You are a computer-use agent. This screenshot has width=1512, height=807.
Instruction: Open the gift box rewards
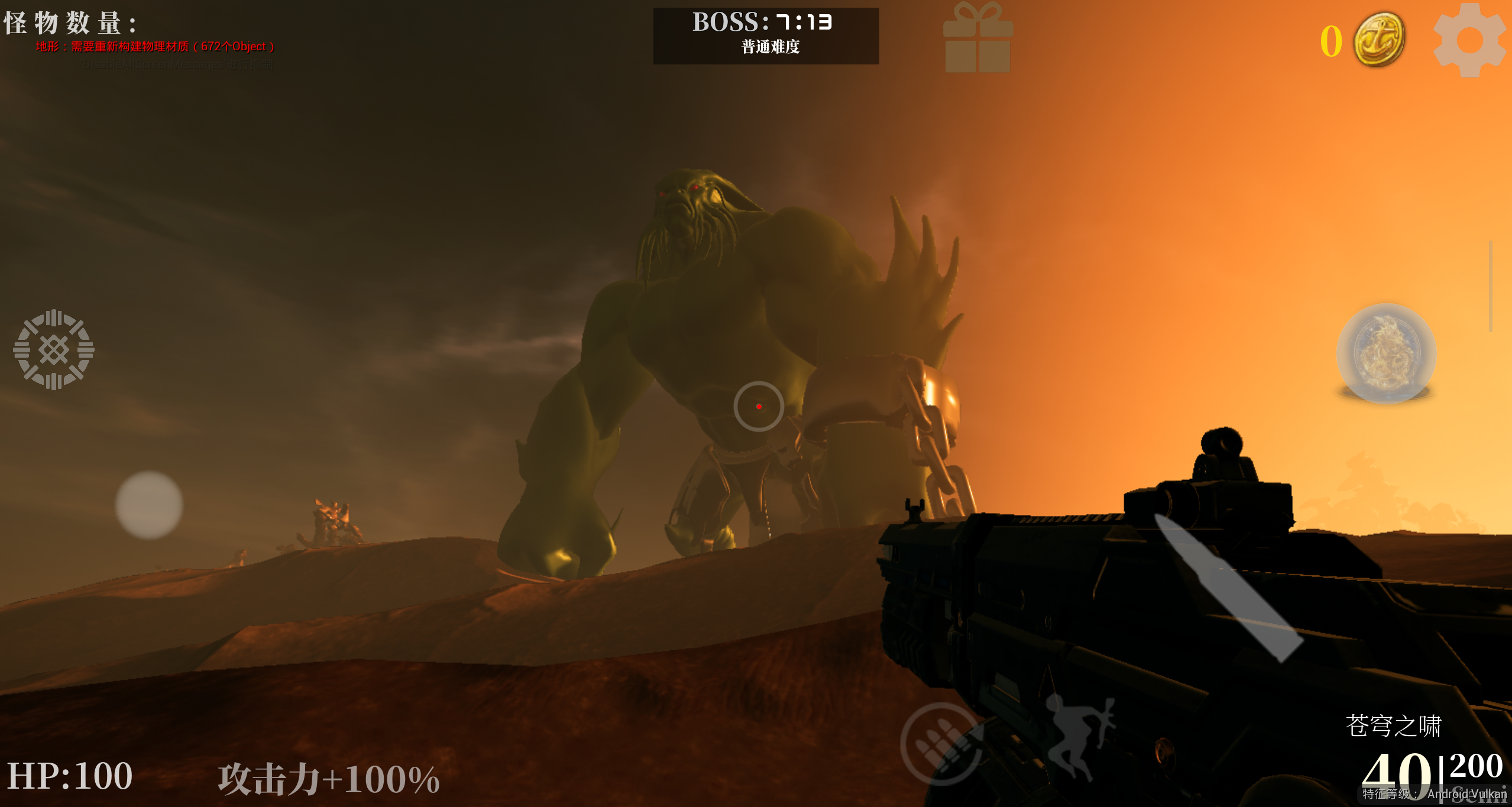coord(978,39)
